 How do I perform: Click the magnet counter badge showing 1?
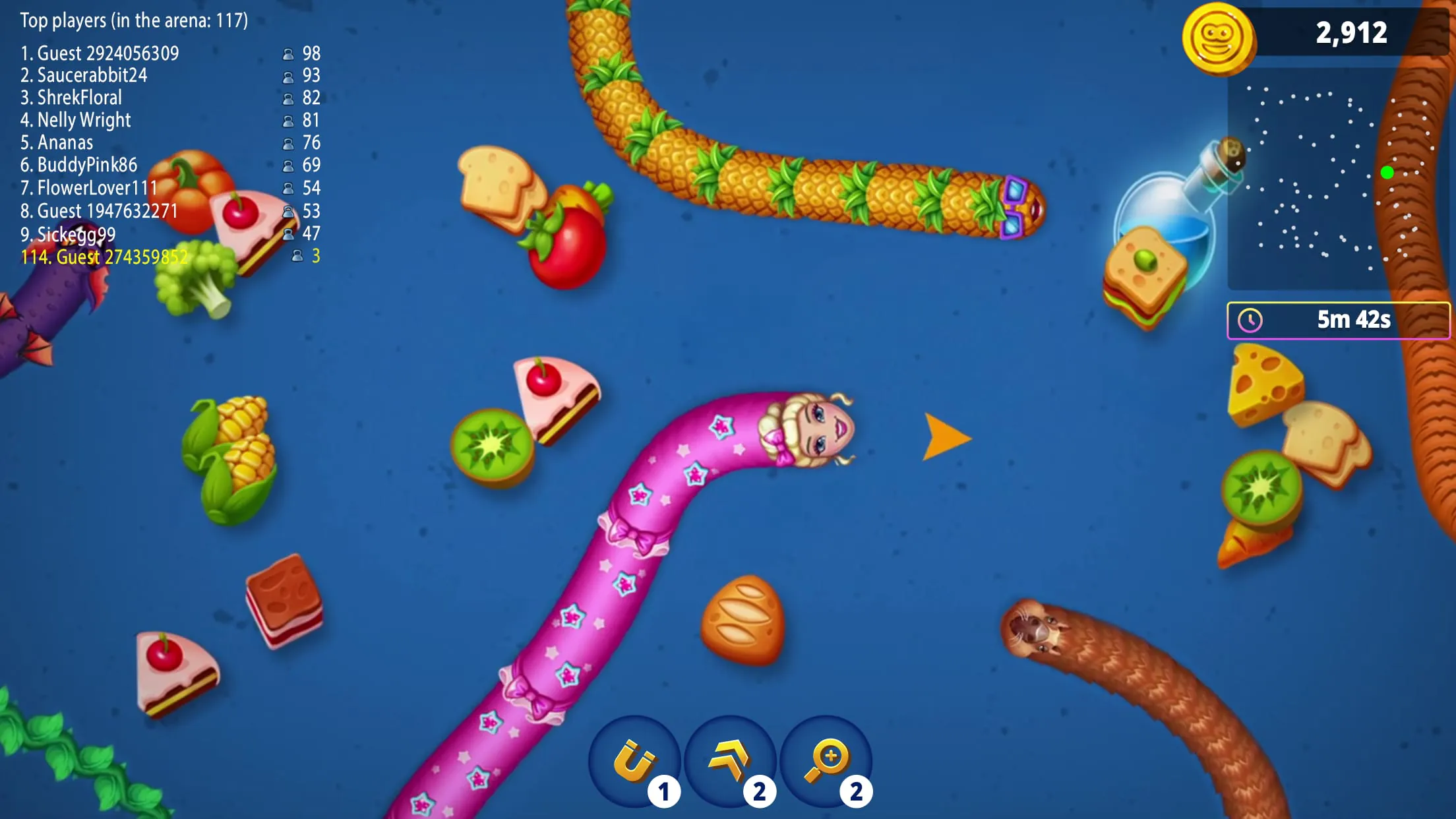(665, 793)
